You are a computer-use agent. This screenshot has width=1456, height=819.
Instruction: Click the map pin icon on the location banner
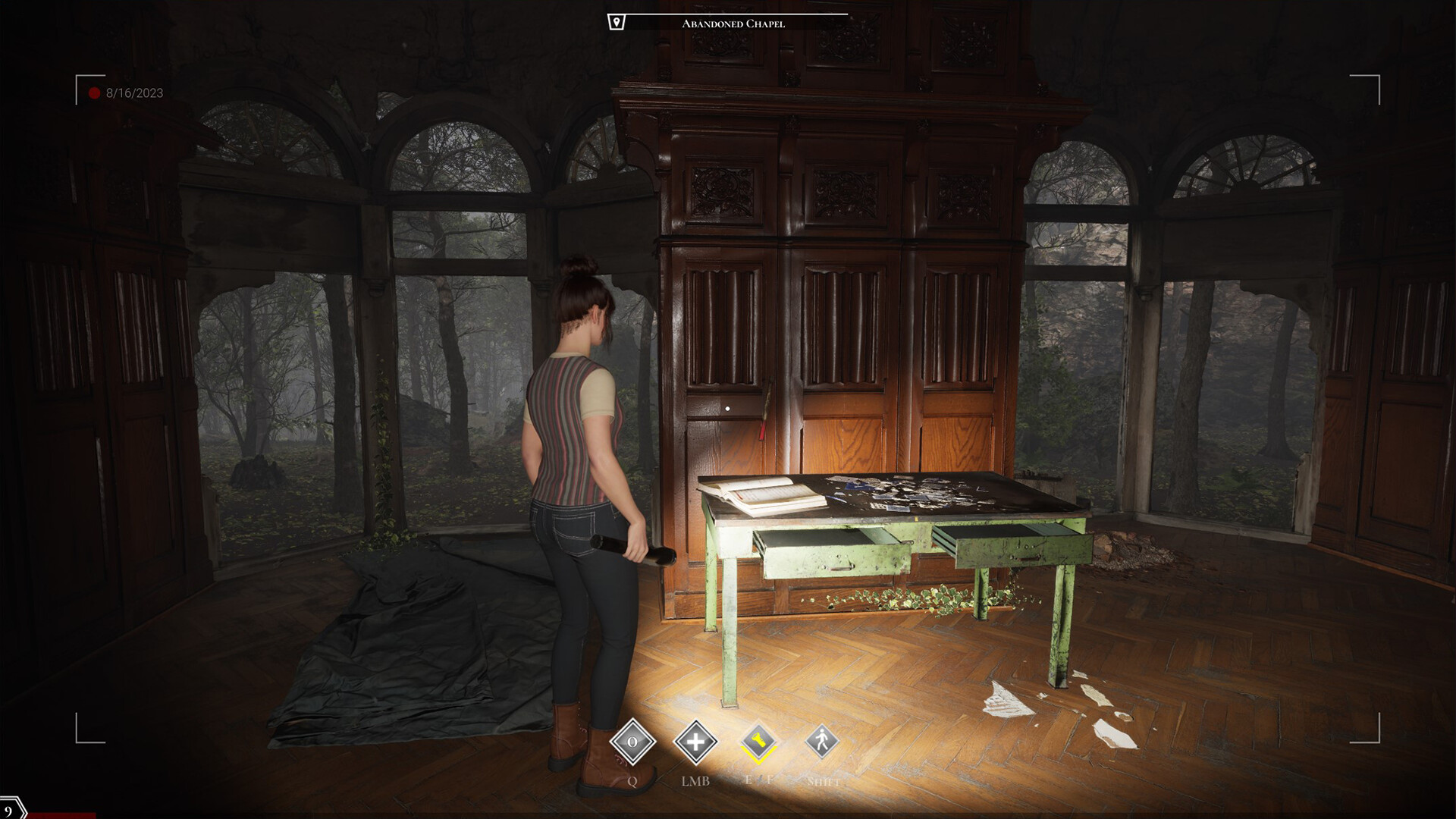coord(617,21)
